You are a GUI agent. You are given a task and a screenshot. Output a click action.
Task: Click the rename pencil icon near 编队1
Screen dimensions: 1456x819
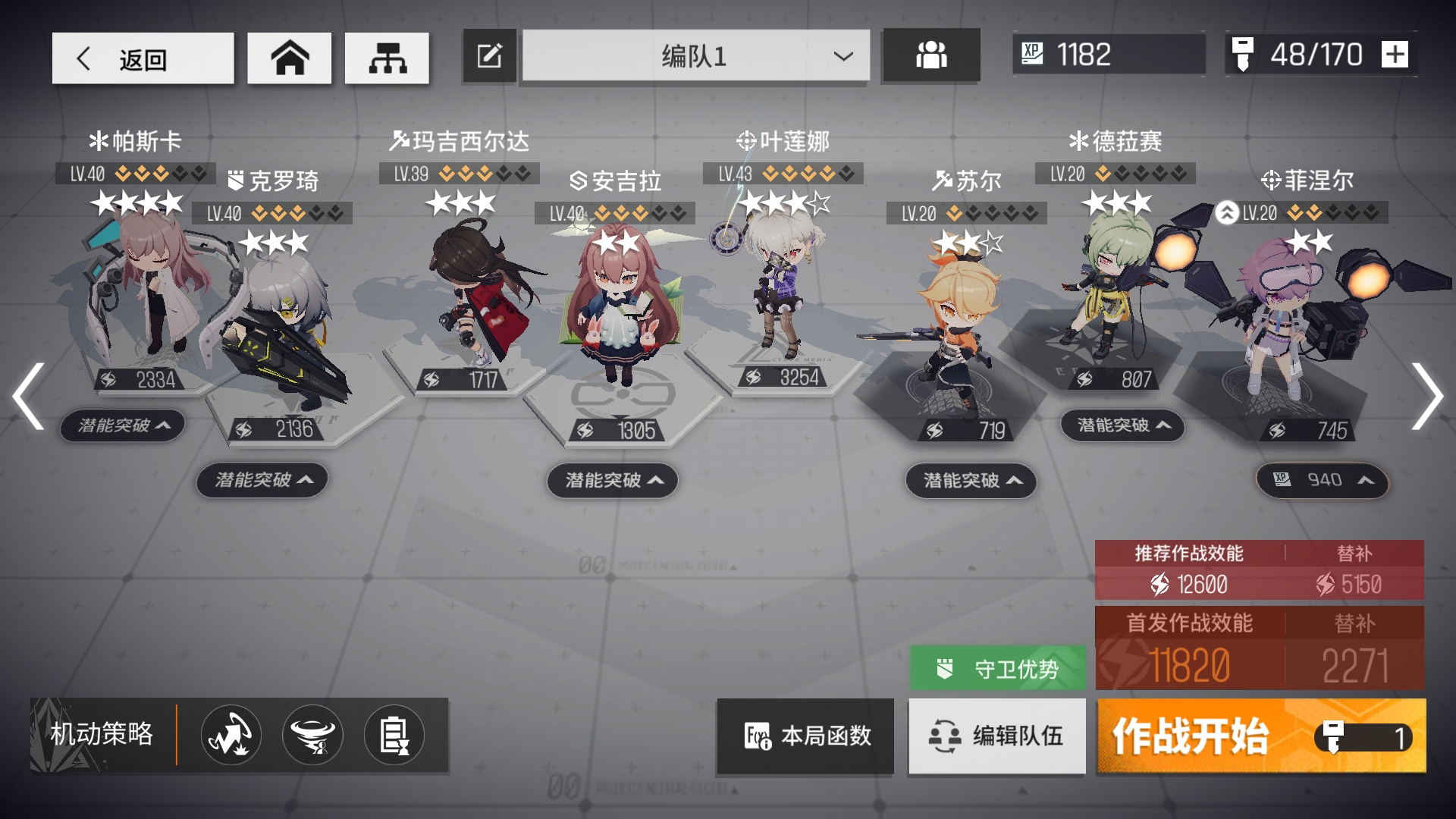[x=489, y=55]
